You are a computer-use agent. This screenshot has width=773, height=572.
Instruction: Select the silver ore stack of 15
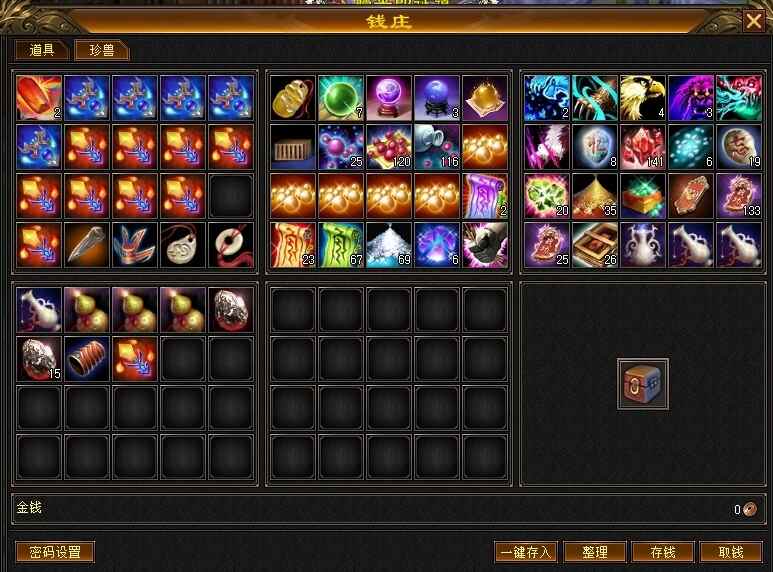point(40,358)
